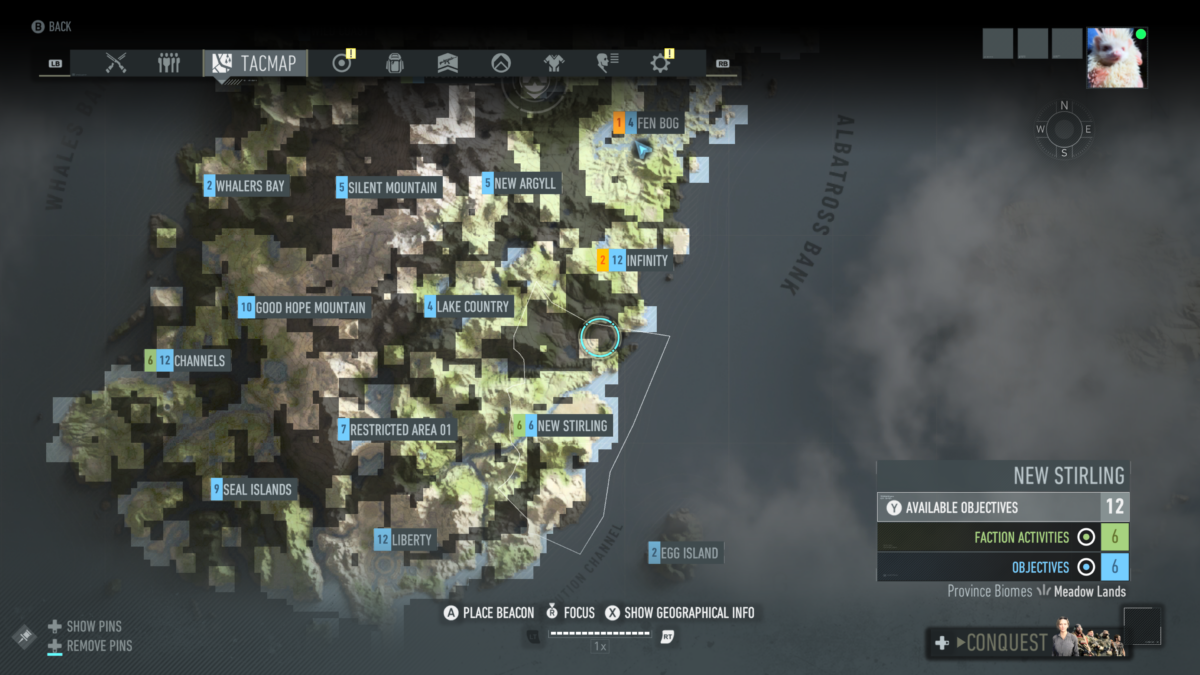Select the Liberty province label
The width and height of the screenshot is (1200, 675).
click(x=411, y=540)
